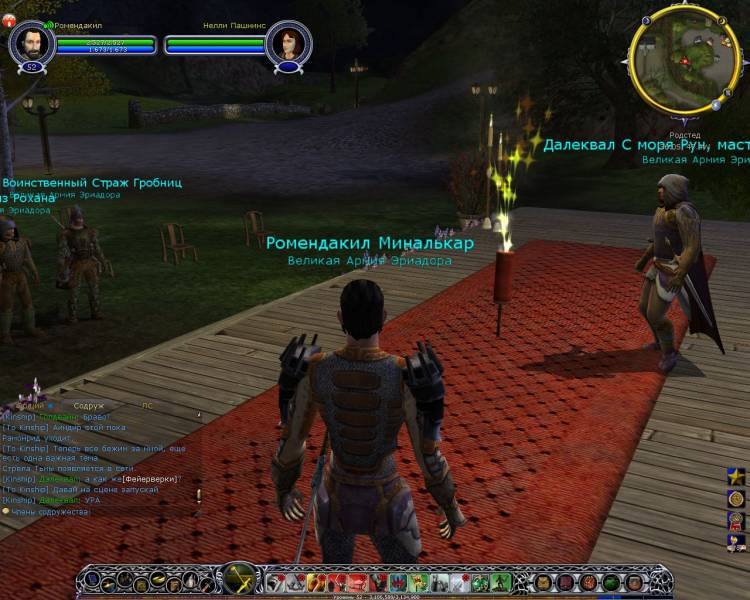Switch to the Содруж chat tab

pyautogui.click(x=88, y=406)
